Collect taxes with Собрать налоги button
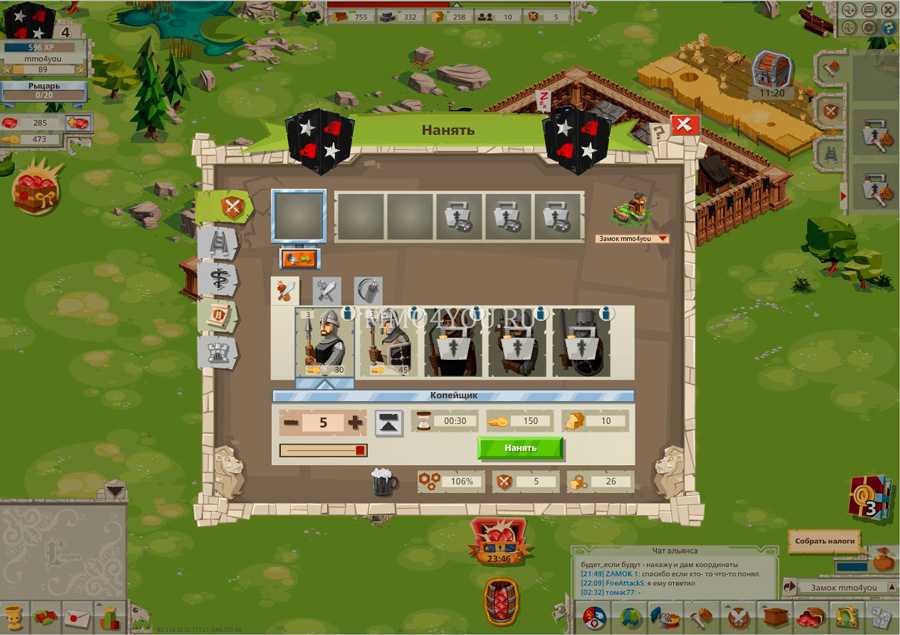 825,541
